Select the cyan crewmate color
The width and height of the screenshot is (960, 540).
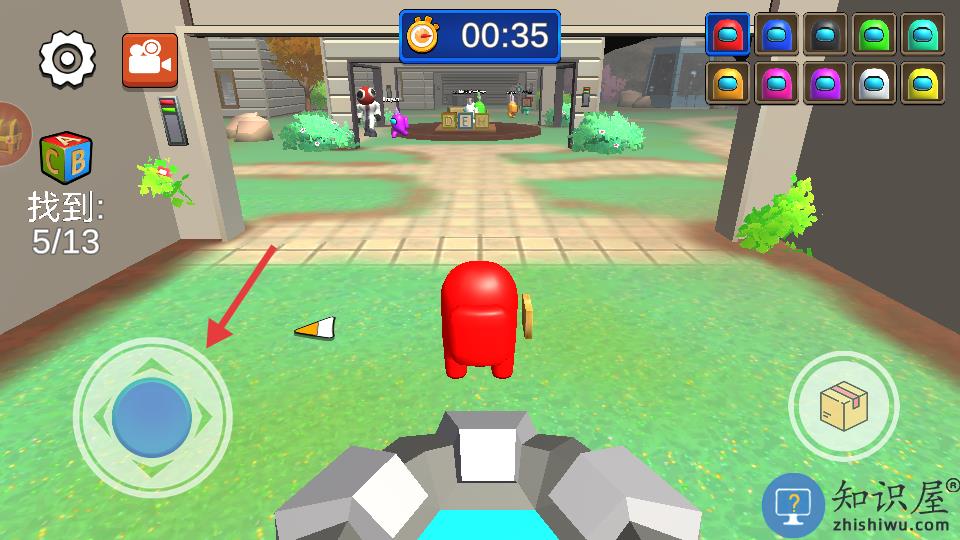pos(922,35)
